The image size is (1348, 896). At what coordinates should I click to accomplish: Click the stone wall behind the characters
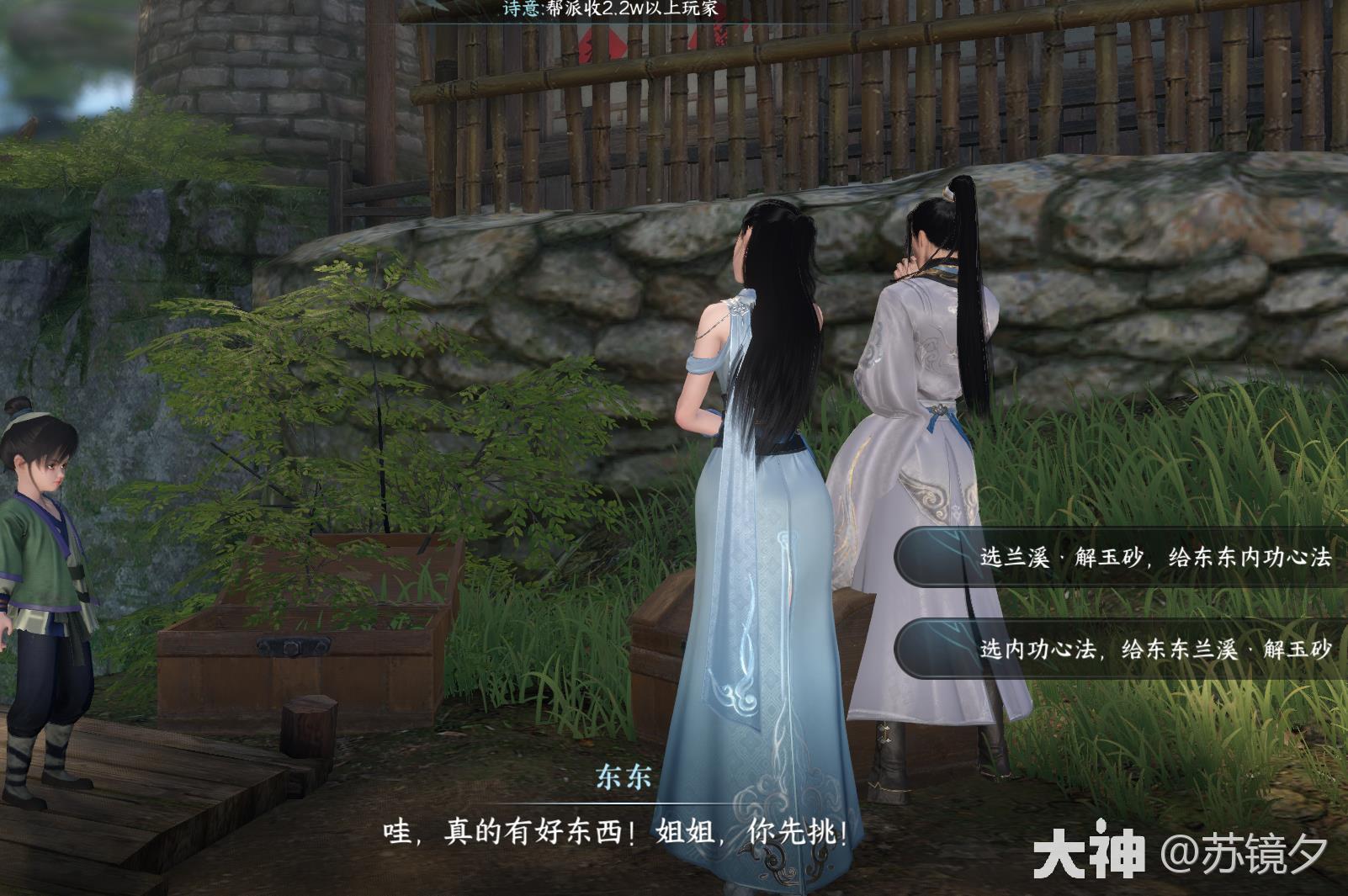1119,278
